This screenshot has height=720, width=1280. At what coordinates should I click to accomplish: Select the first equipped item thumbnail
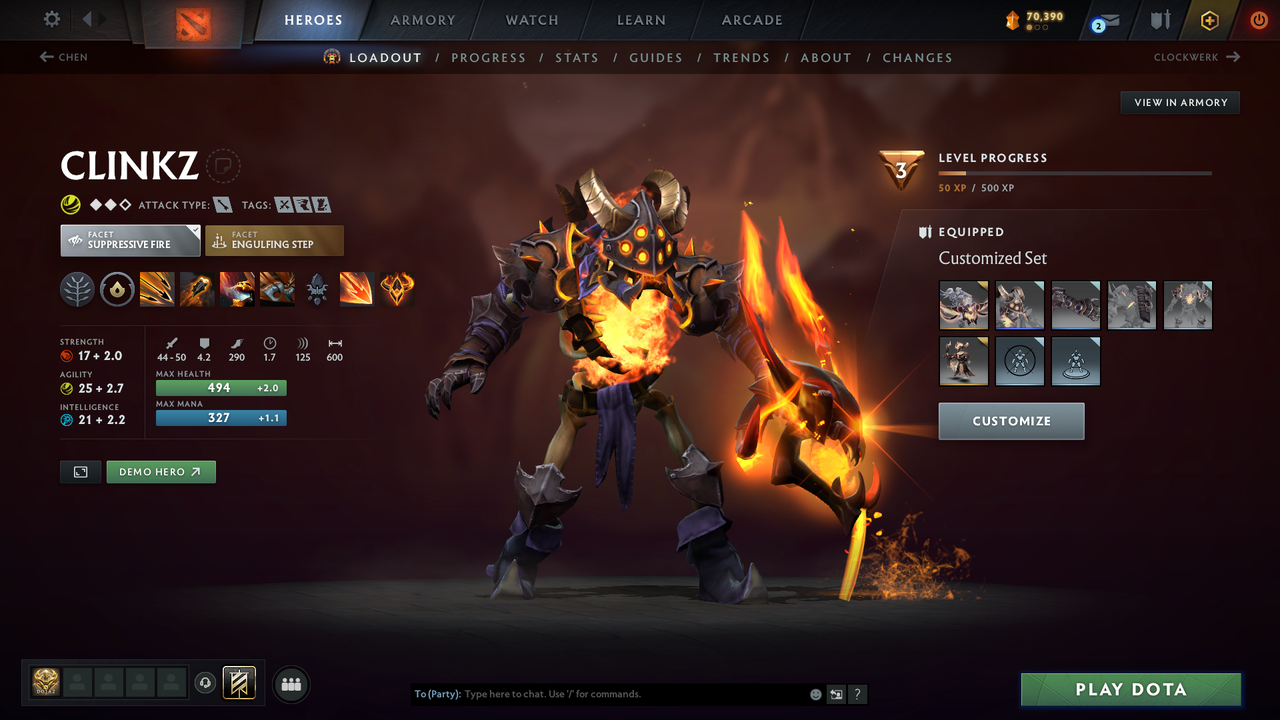click(x=963, y=305)
